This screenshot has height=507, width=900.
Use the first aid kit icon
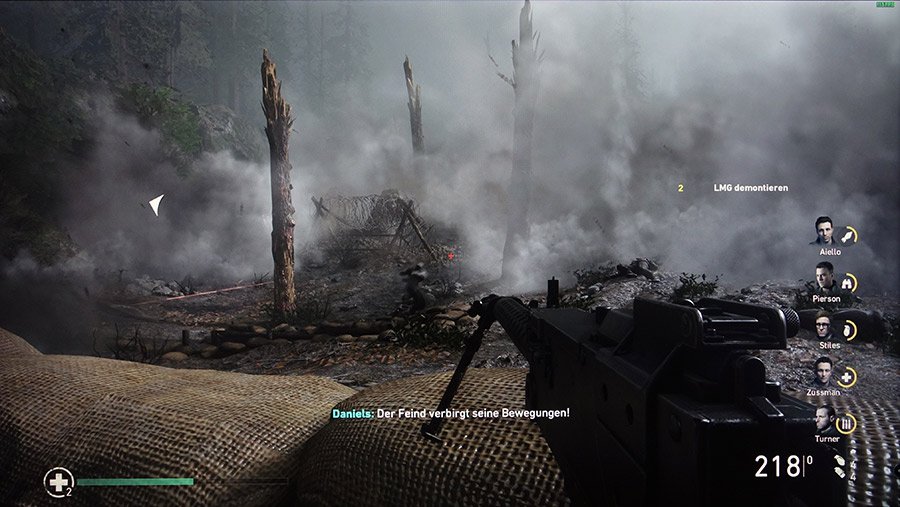(58, 482)
